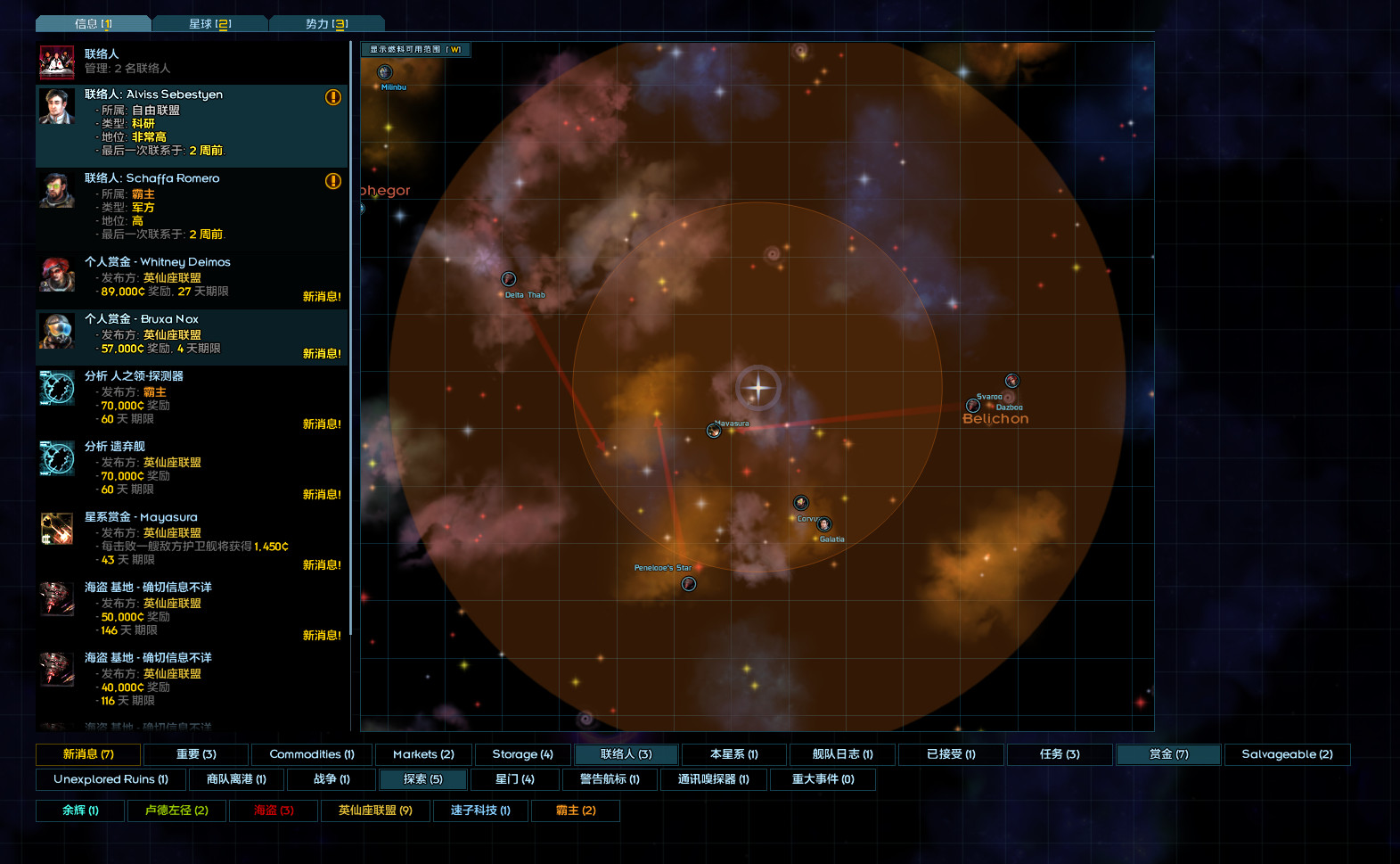Screen dimensions: 1400x864
Task: Open Bruxa Nox bounty entry
Action: click(192, 336)
